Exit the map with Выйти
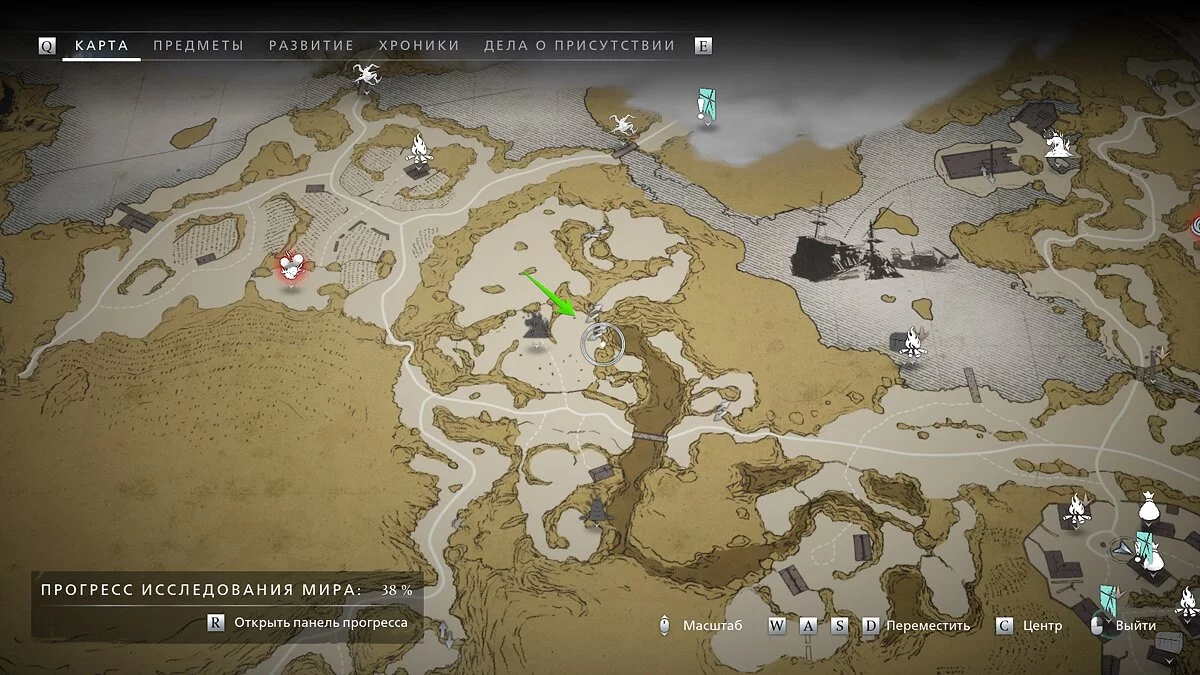Image resolution: width=1200 pixels, height=675 pixels. point(1136,626)
